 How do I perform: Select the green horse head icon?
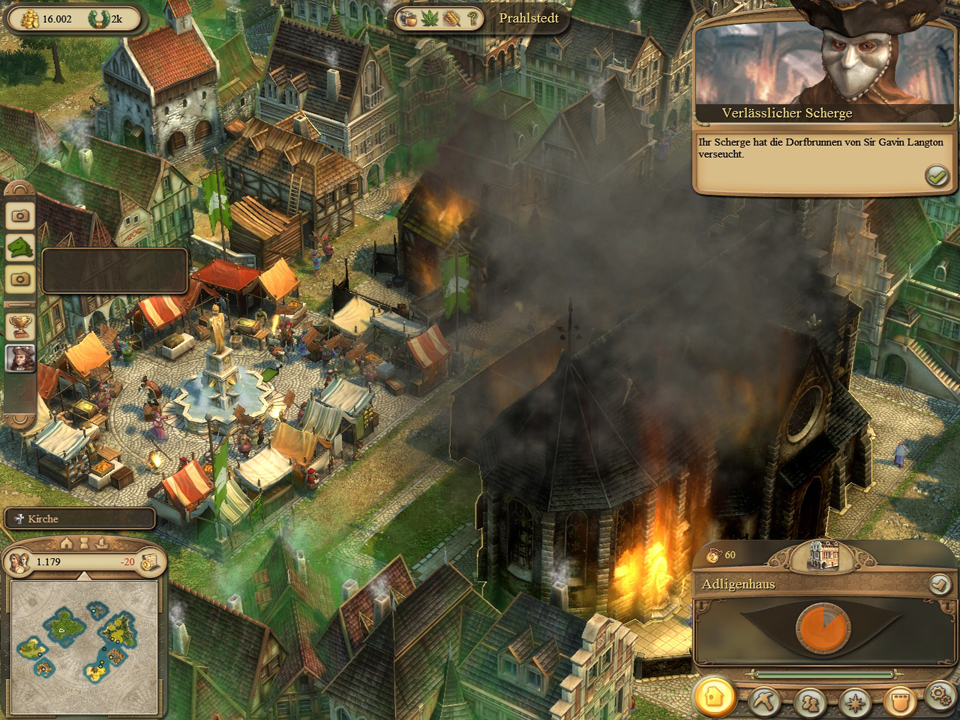[x=20, y=246]
